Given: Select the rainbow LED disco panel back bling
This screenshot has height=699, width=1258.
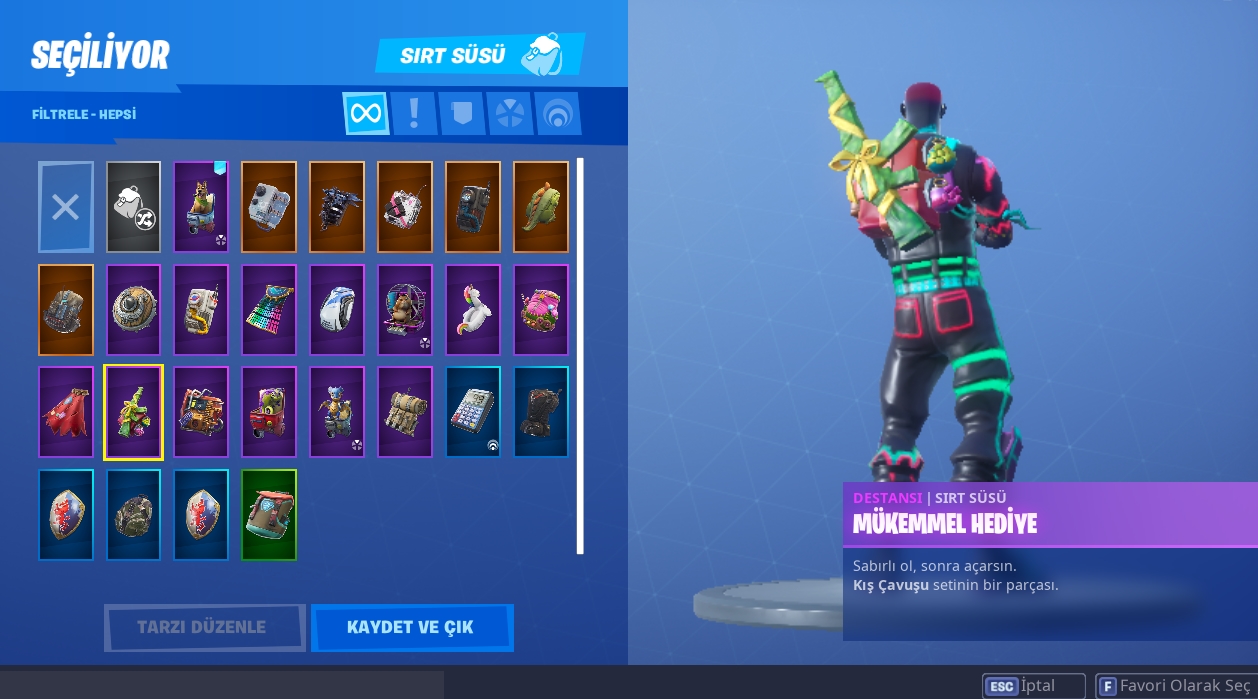Looking at the screenshot, I should pyautogui.click(x=269, y=310).
